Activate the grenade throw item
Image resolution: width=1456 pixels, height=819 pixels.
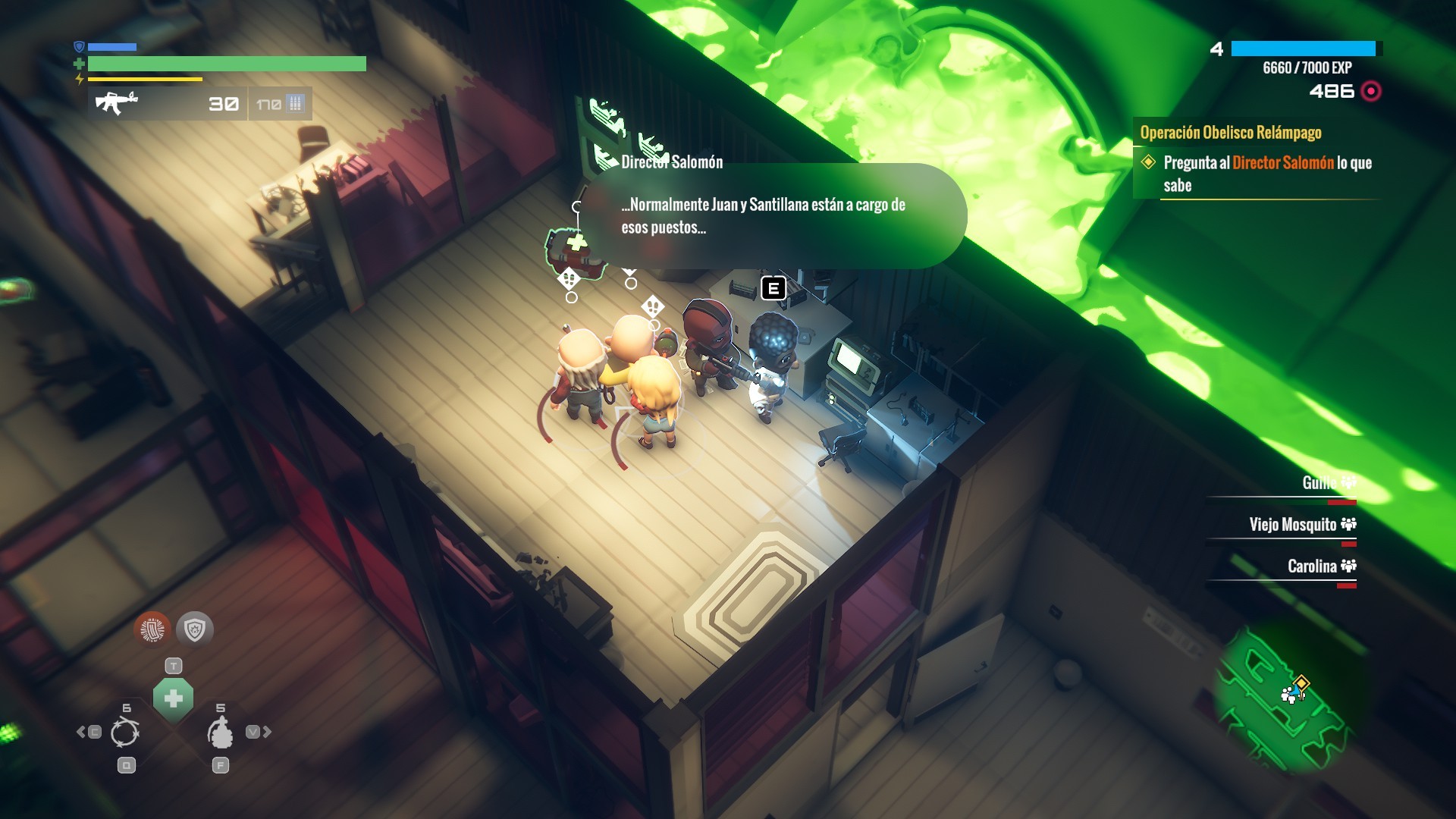coord(220,733)
